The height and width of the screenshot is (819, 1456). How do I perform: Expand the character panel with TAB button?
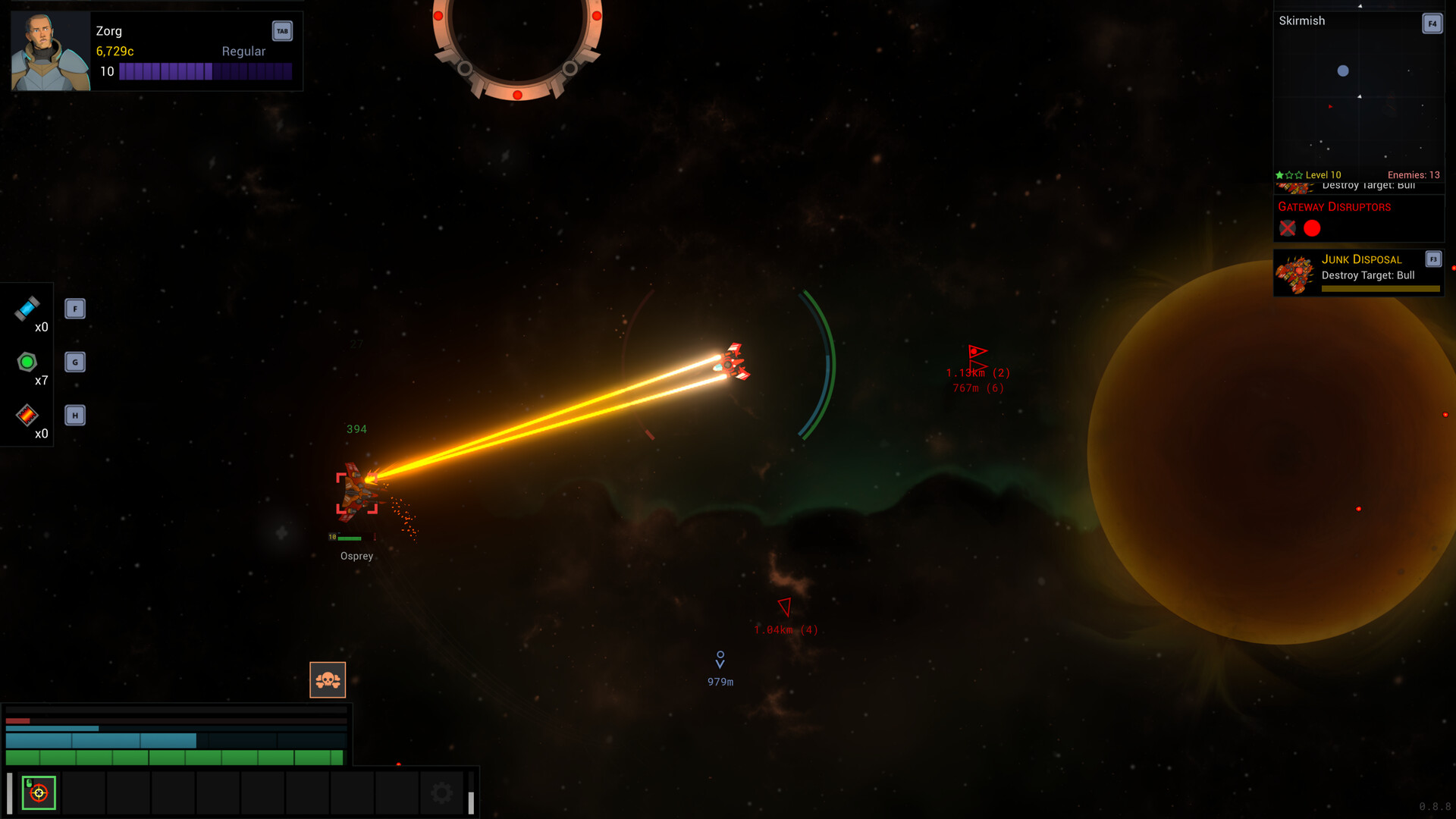point(281,31)
